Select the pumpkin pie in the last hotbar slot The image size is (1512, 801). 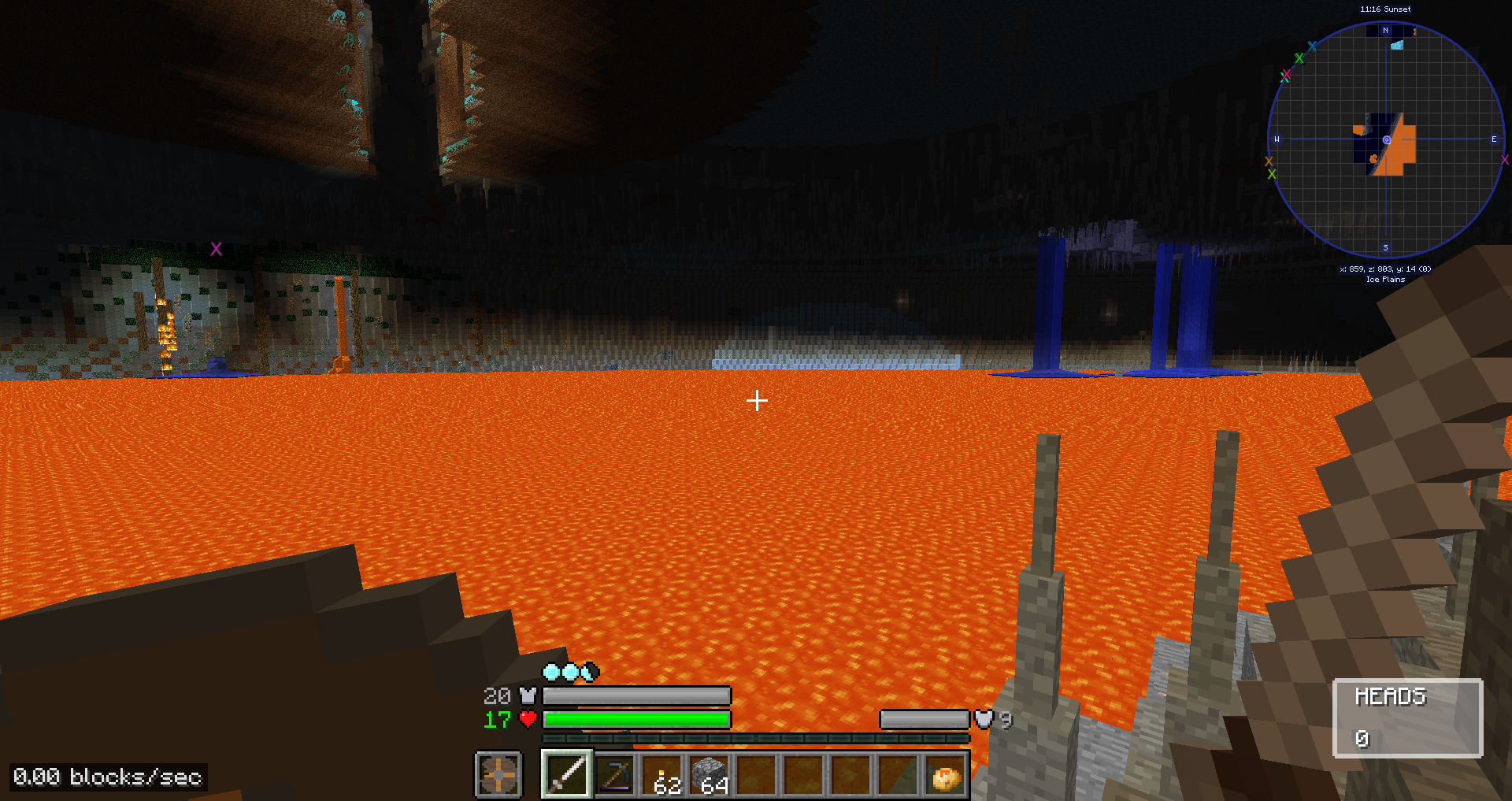[947, 776]
